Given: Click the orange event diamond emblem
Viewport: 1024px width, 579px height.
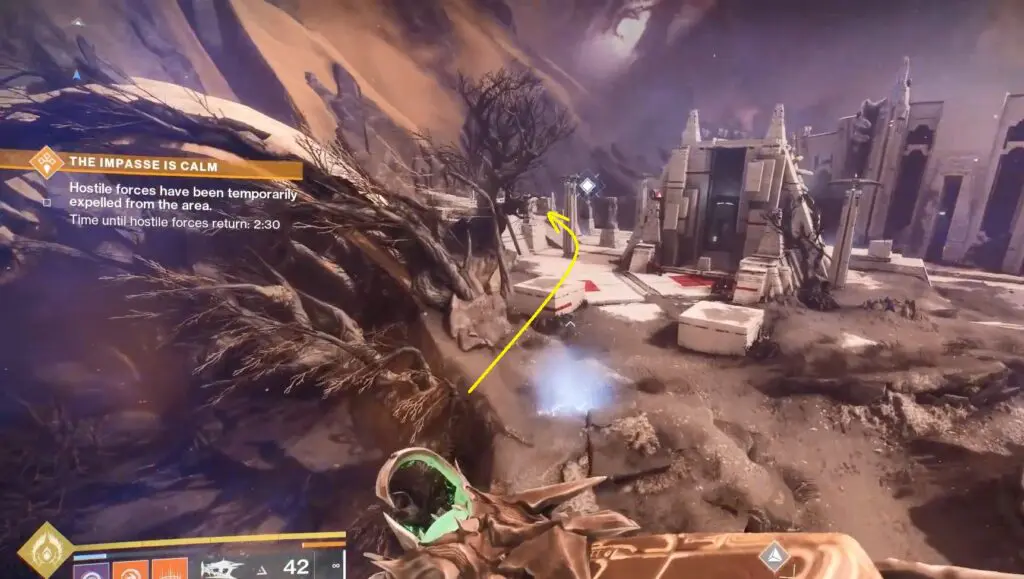Looking at the screenshot, I should (x=46, y=162).
